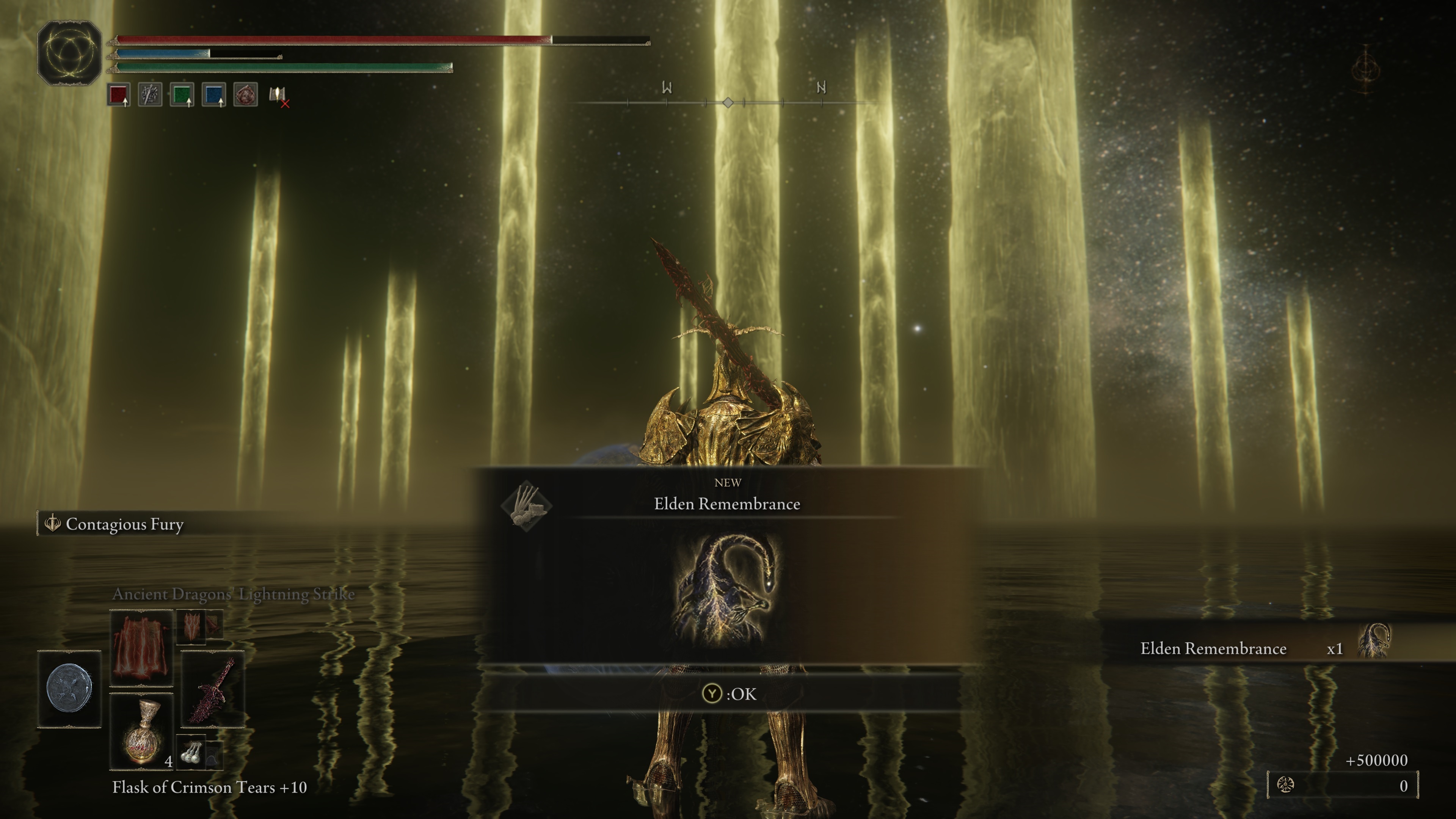The image size is (1456, 819).
Task: Select the Flask of Crimson Tears slot
Action: point(141,731)
